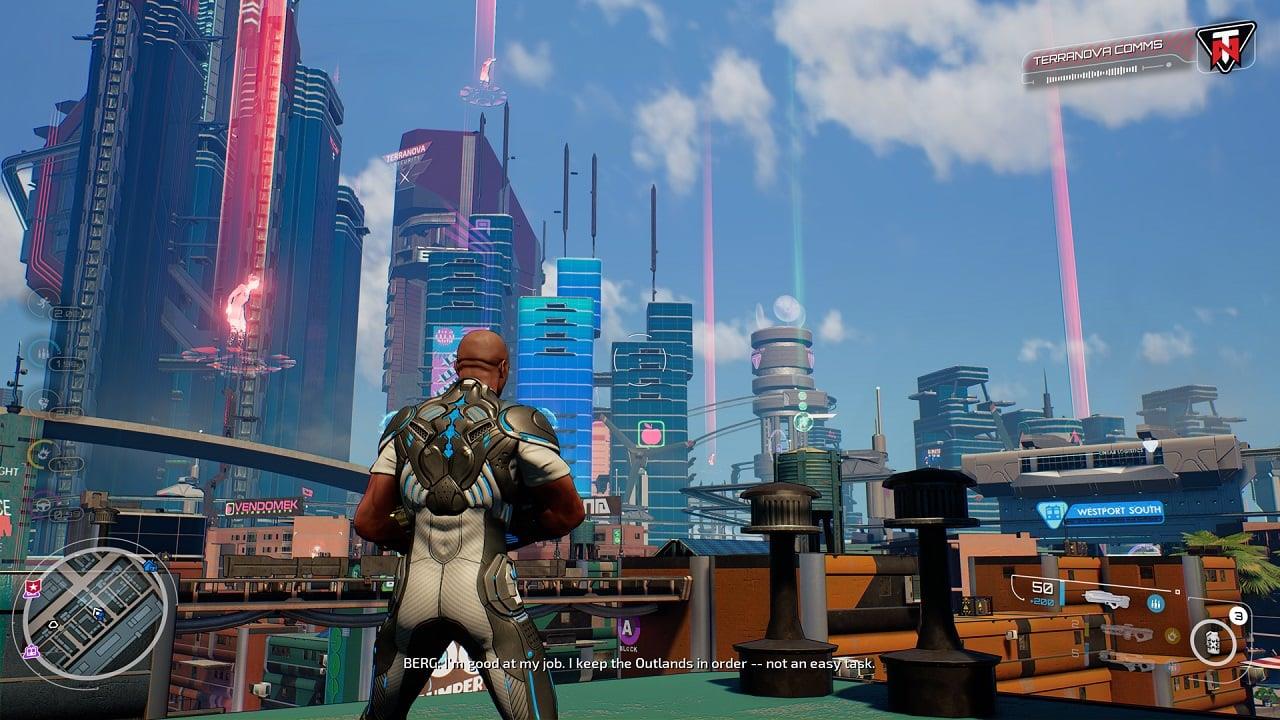The image size is (1280, 720).
Task: Select the strength fist skill icon
Action: 43,401
